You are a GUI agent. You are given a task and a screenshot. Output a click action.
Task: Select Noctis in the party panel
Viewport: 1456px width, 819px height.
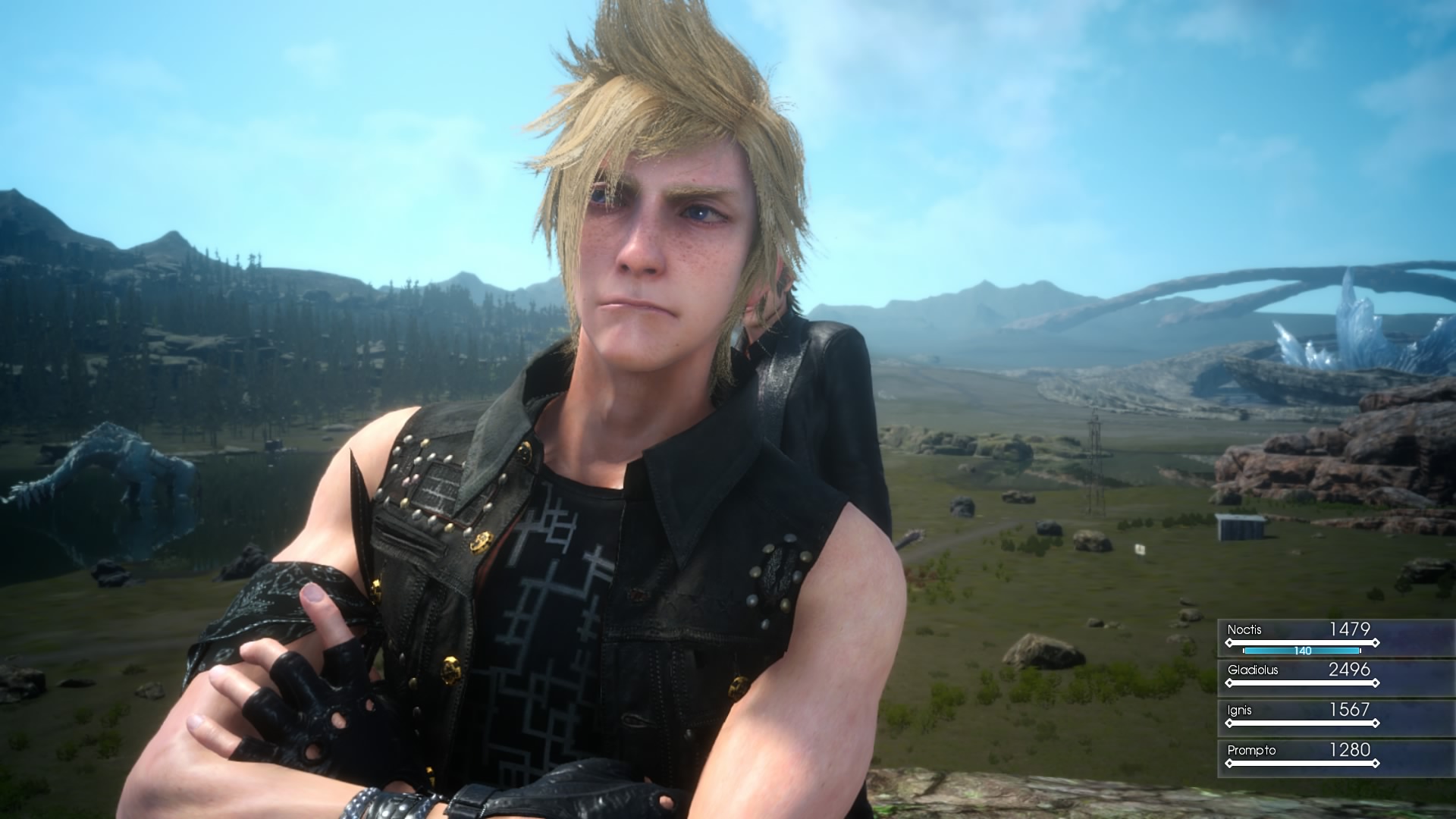pyautogui.click(x=1301, y=637)
